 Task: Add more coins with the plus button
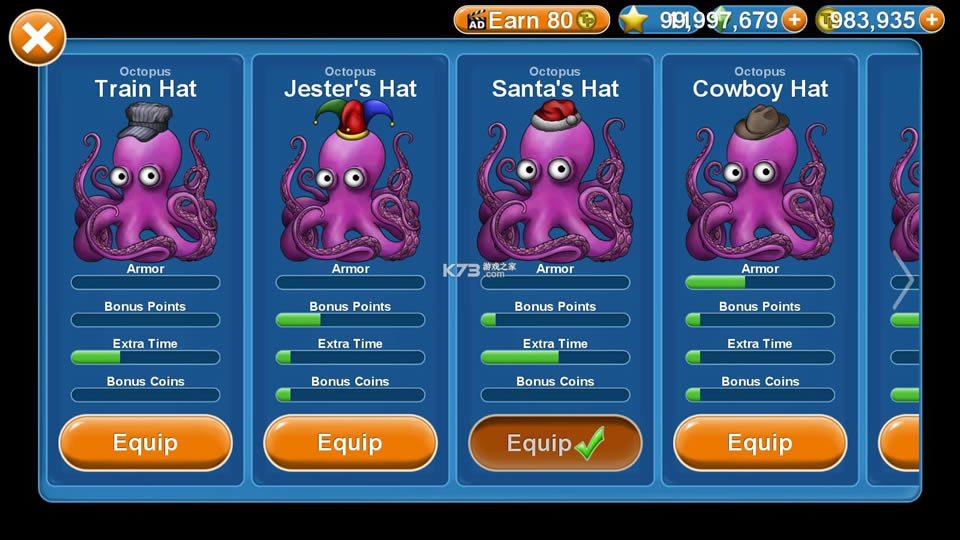point(931,20)
